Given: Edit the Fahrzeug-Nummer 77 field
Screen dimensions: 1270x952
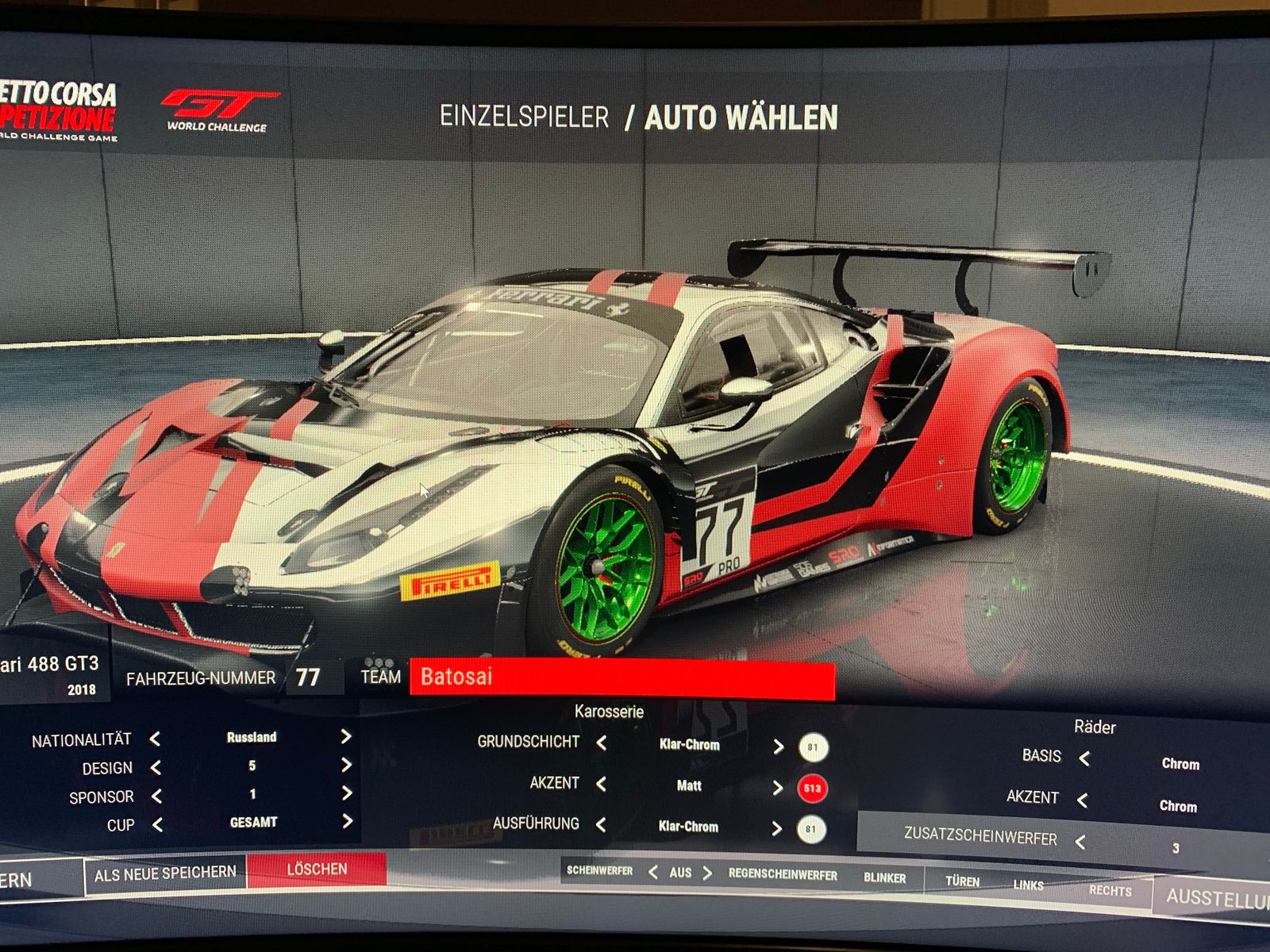Looking at the screenshot, I should pos(308,678).
